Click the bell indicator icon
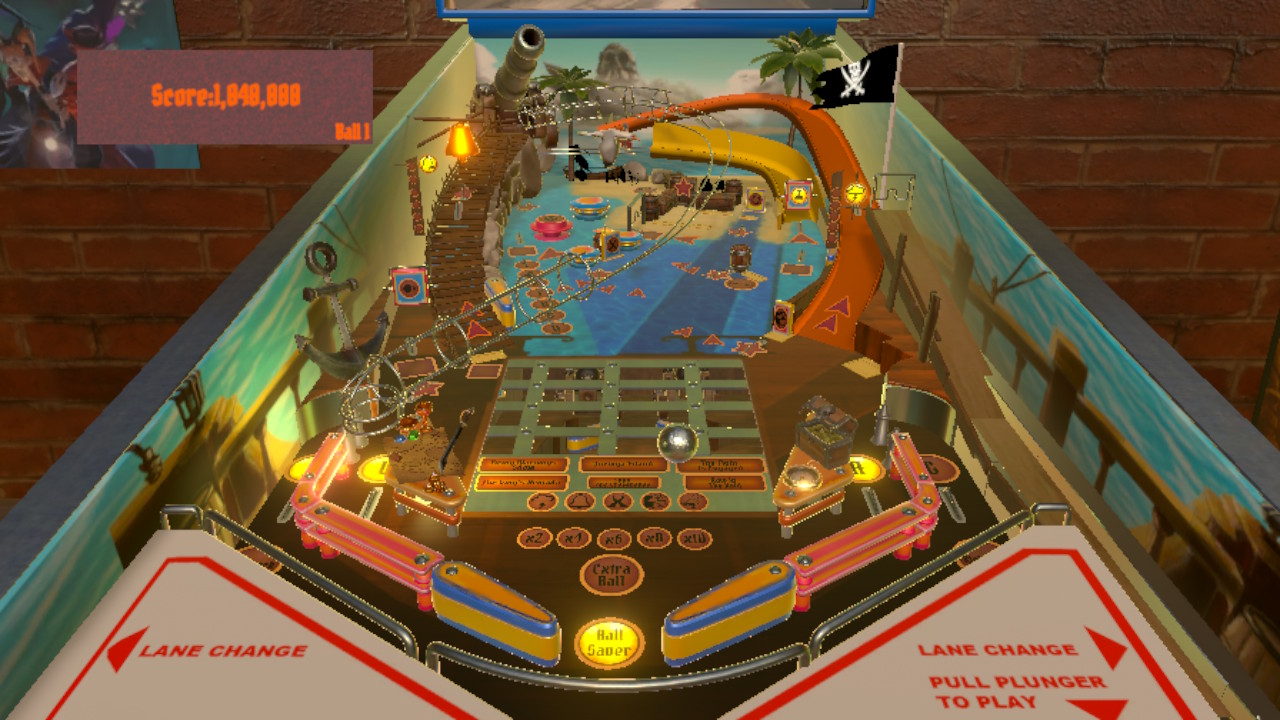Screen dimensions: 1280x720 click(580, 501)
